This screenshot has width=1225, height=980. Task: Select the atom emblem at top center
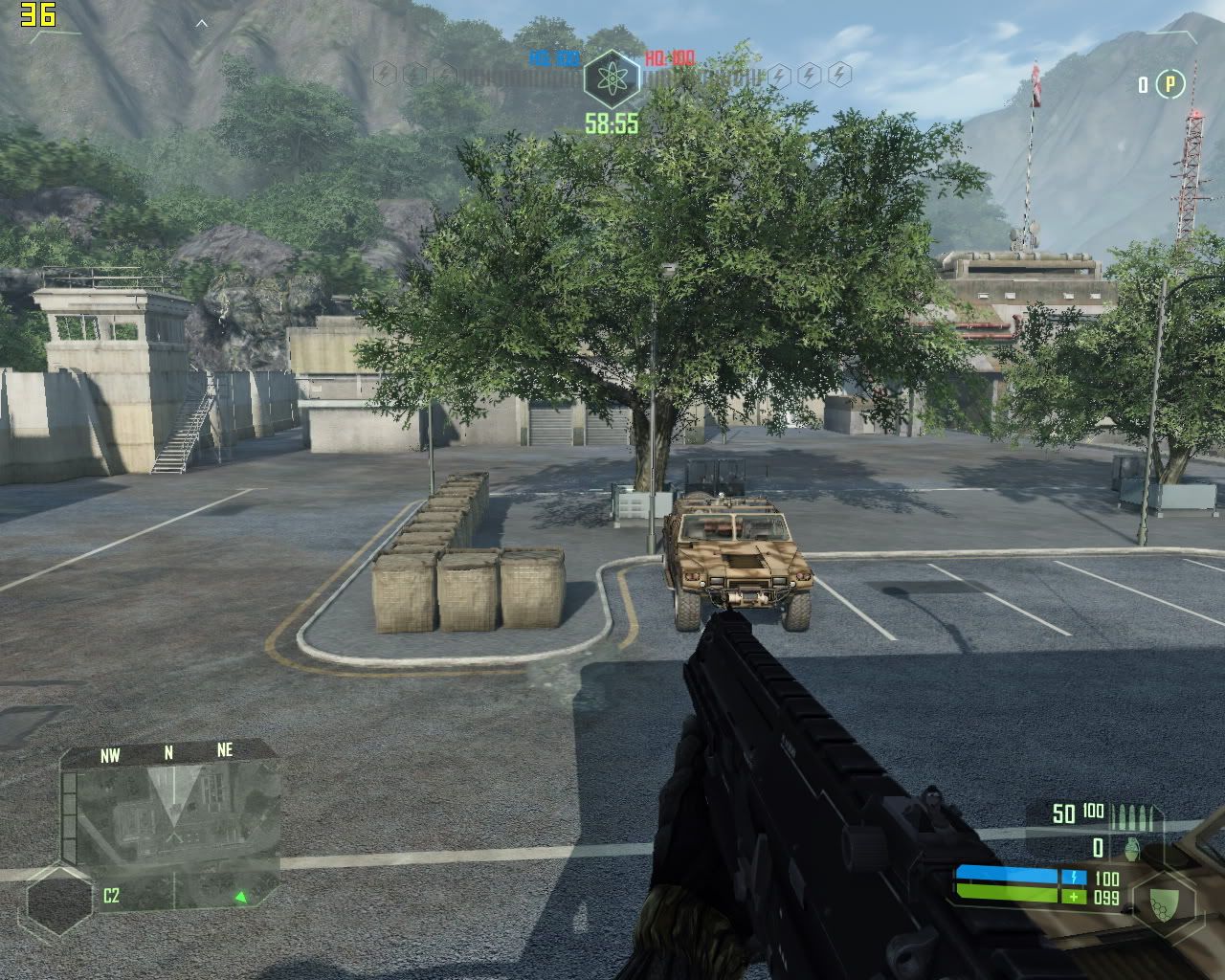point(612,78)
